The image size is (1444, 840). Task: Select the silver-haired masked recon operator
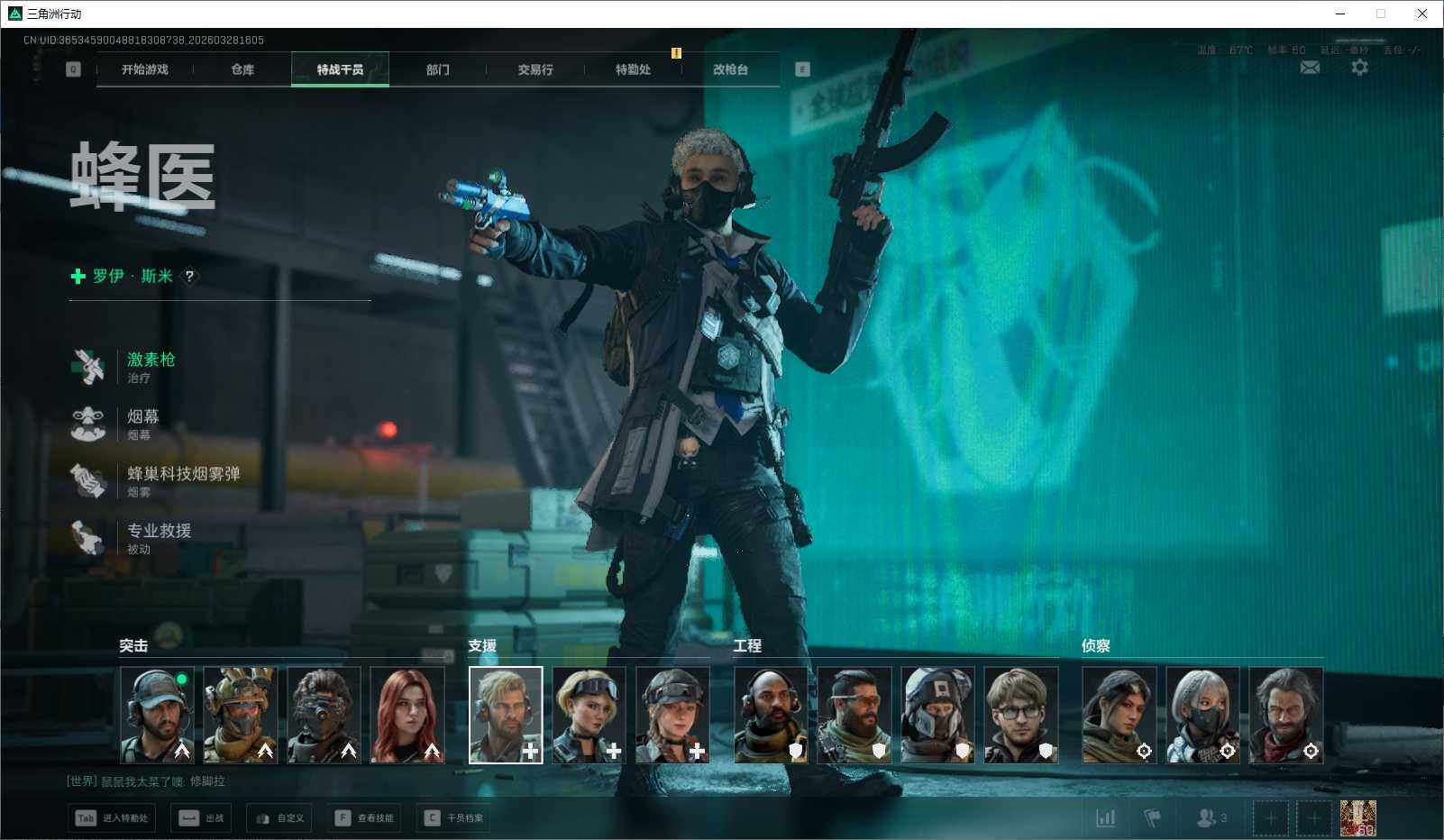pyautogui.click(x=1202, y=715)
